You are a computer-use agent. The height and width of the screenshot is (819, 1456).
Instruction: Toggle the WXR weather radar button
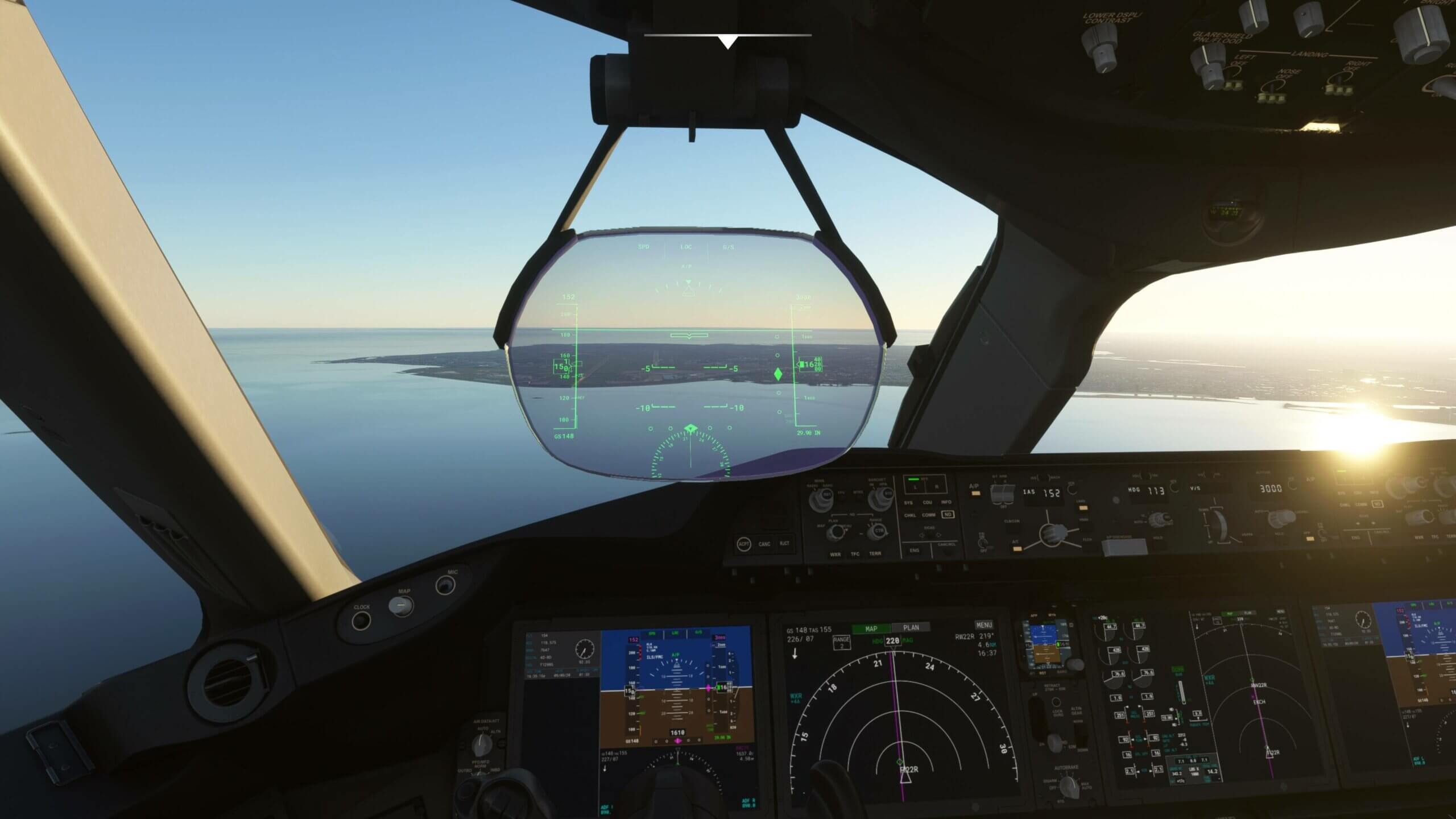pos(835,554)
